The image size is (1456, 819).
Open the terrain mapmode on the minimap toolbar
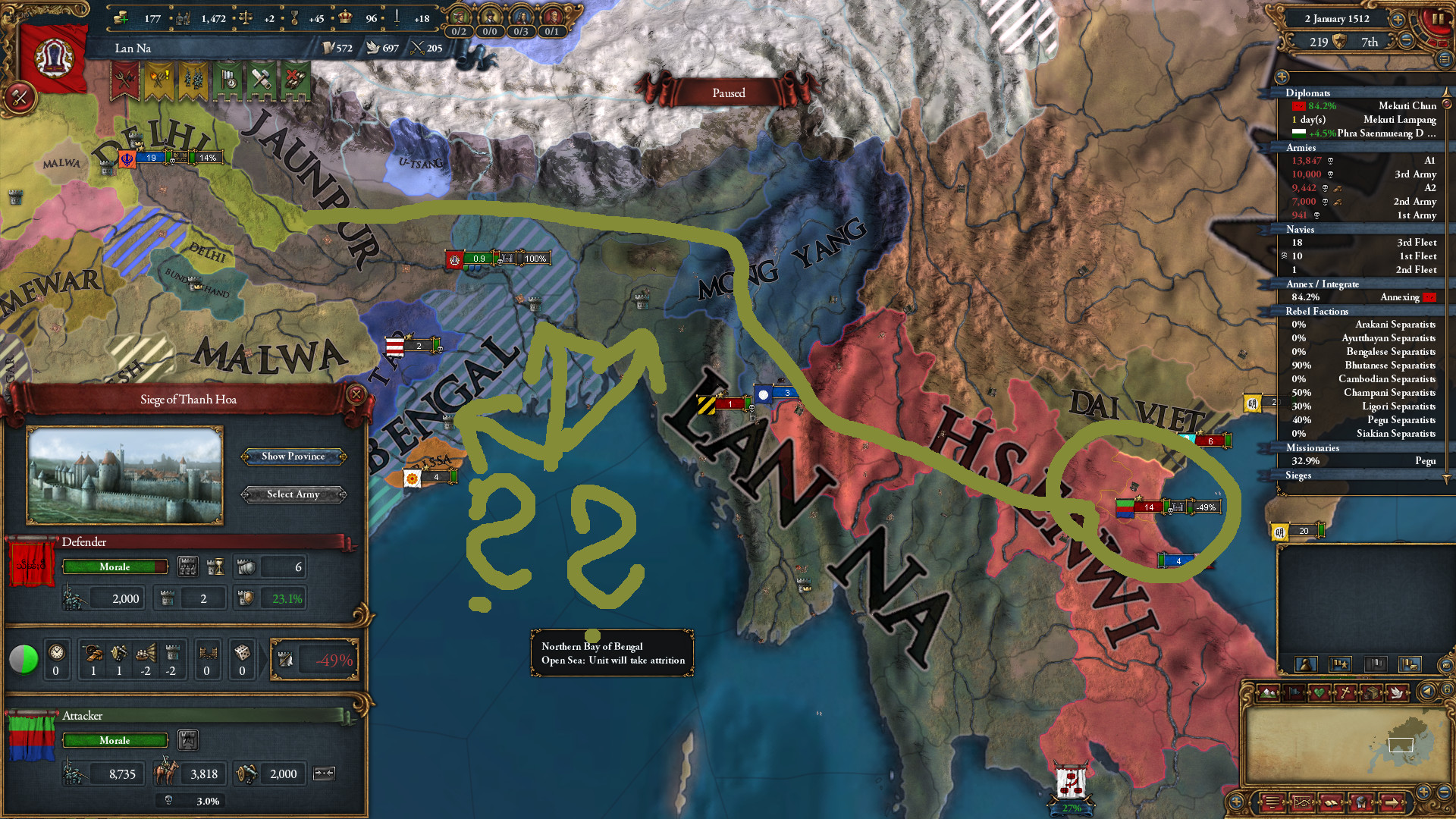(x=1268, y=692)
